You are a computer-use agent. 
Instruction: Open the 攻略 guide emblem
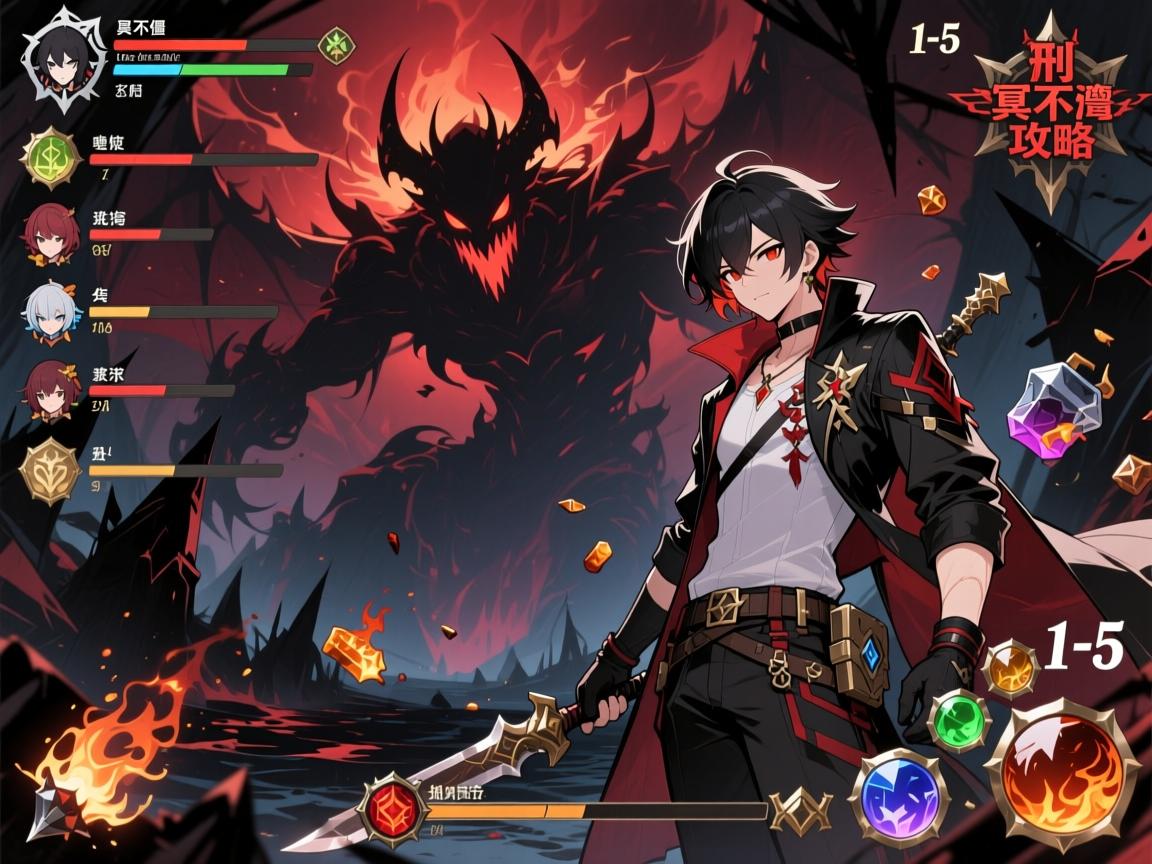click(x=1048, y=108)
